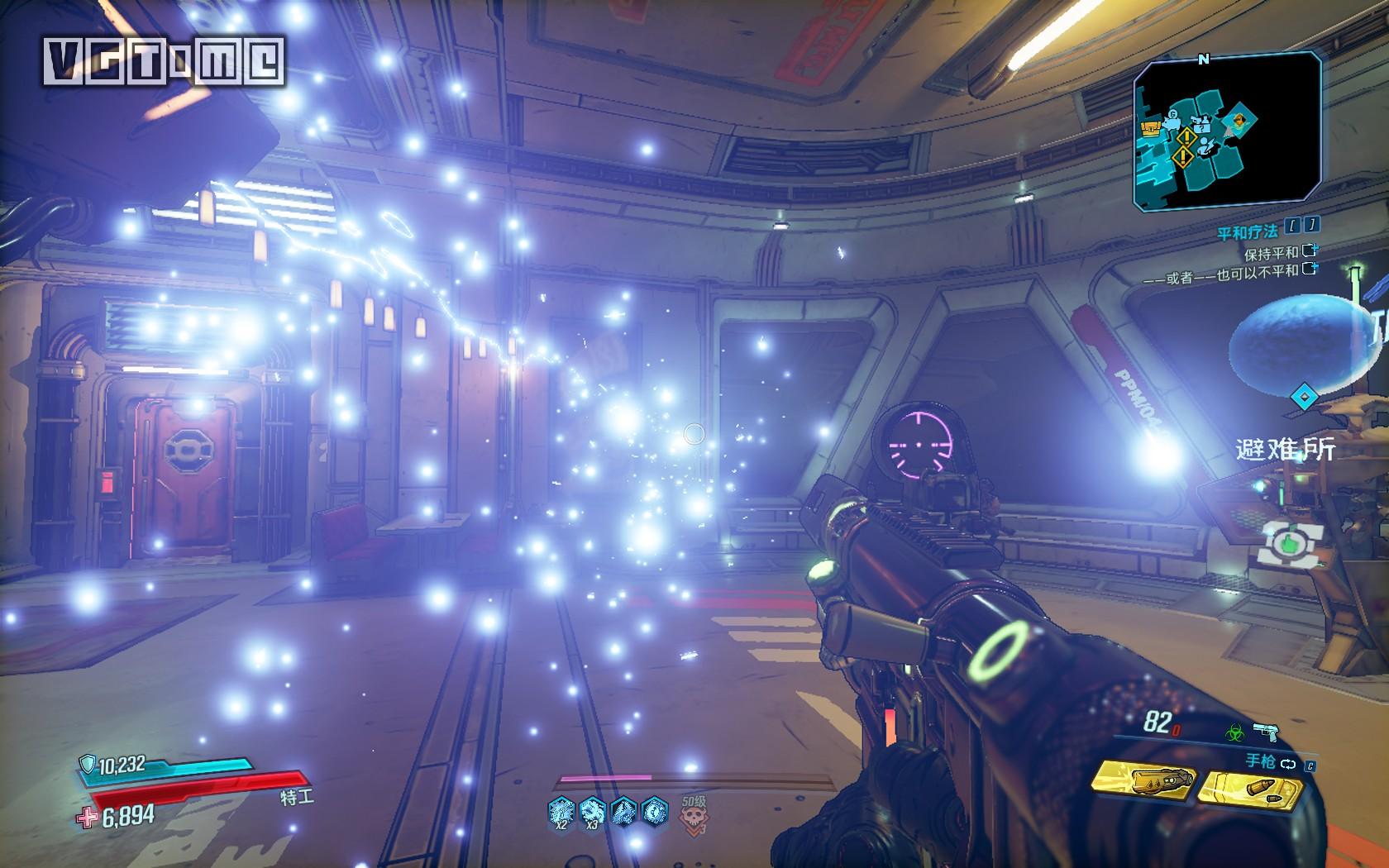Image resolution: width=1389 pixels, height=868 pixels.
Task: Click the x3 stacked skill buff icon
Action: pos(593,811)
